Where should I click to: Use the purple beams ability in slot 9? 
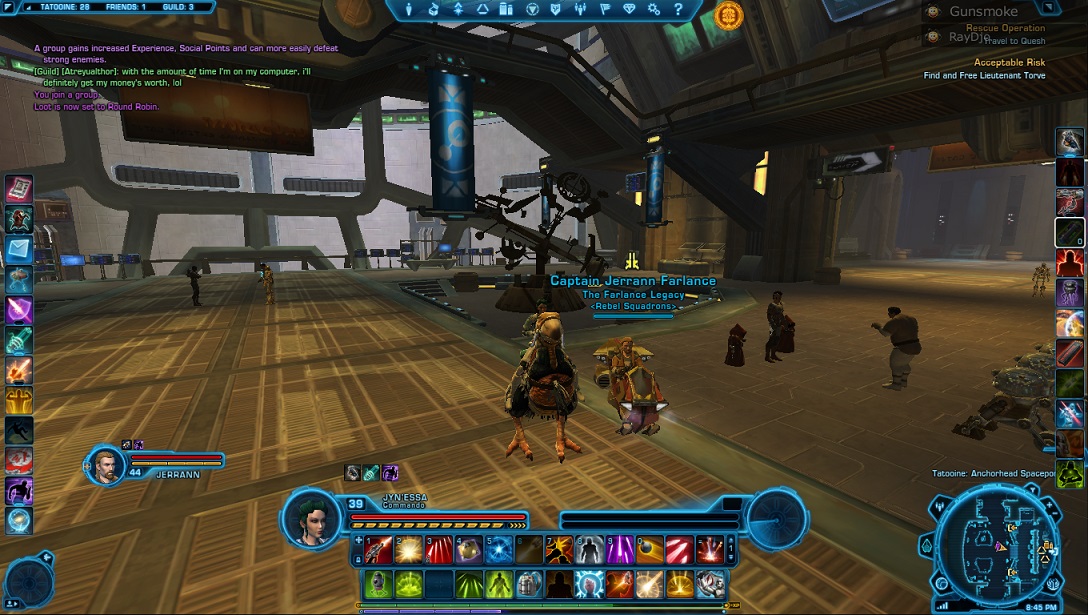click(620, 549)
